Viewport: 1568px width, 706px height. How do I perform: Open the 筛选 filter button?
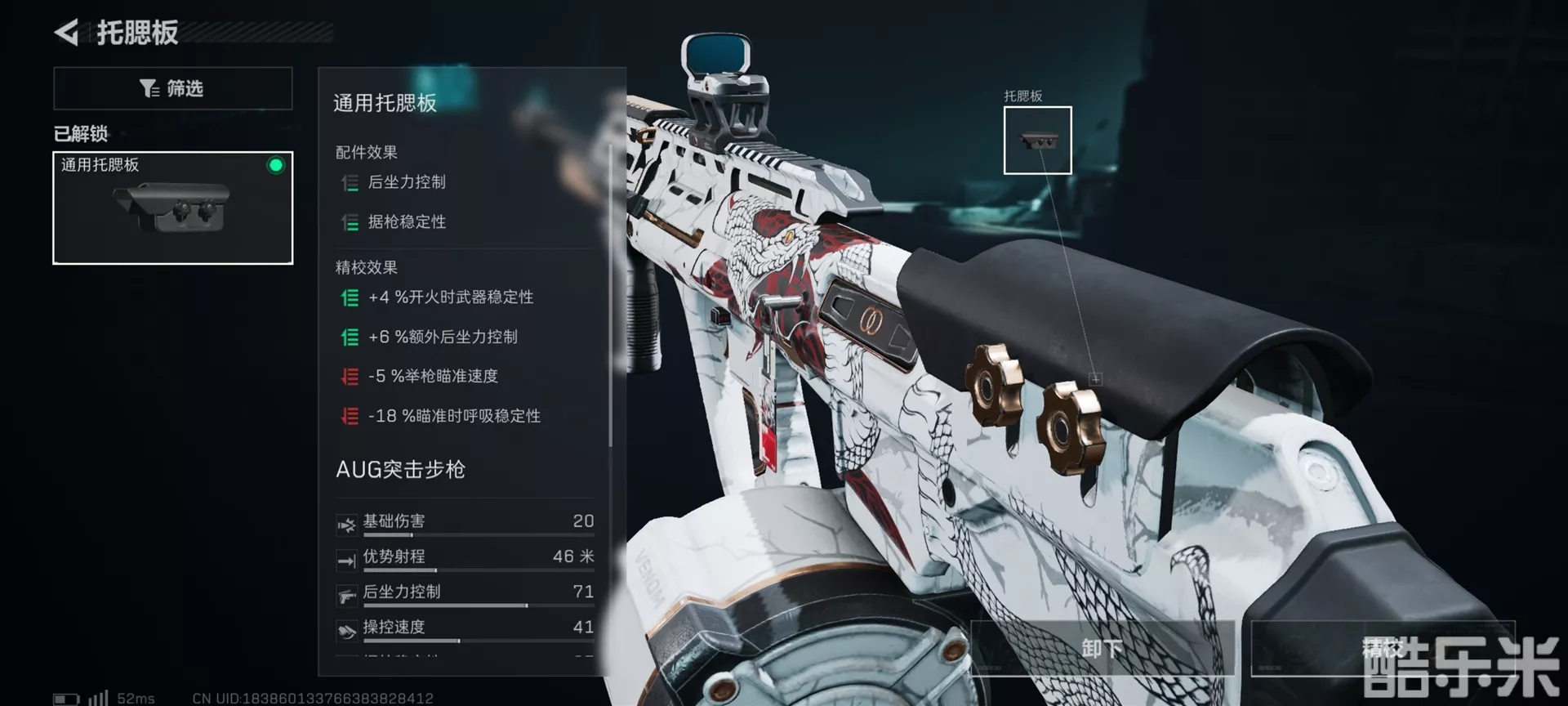click(172, 88)
